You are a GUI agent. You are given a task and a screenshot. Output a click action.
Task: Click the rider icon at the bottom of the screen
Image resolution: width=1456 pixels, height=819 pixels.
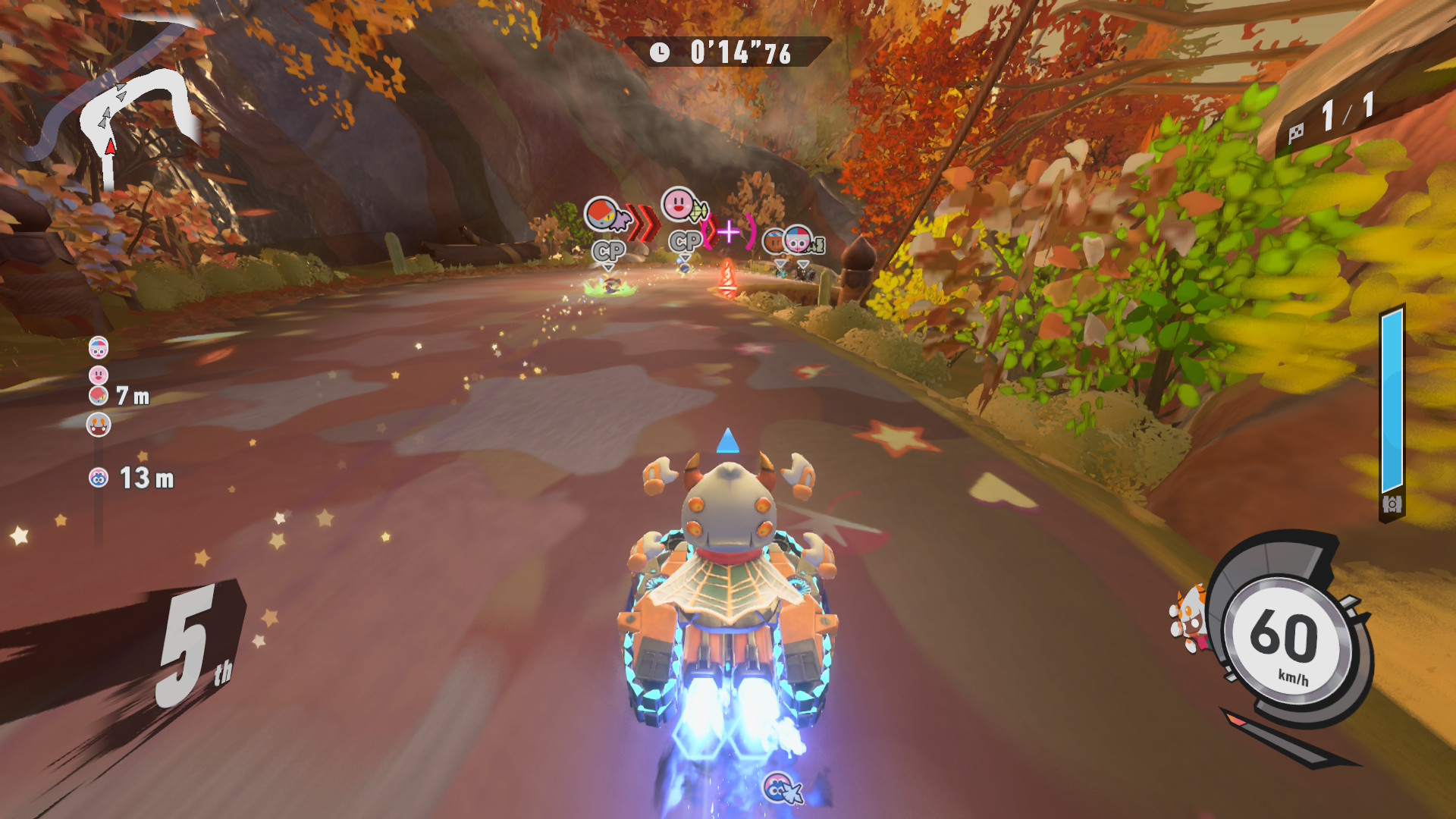[779, 789]
